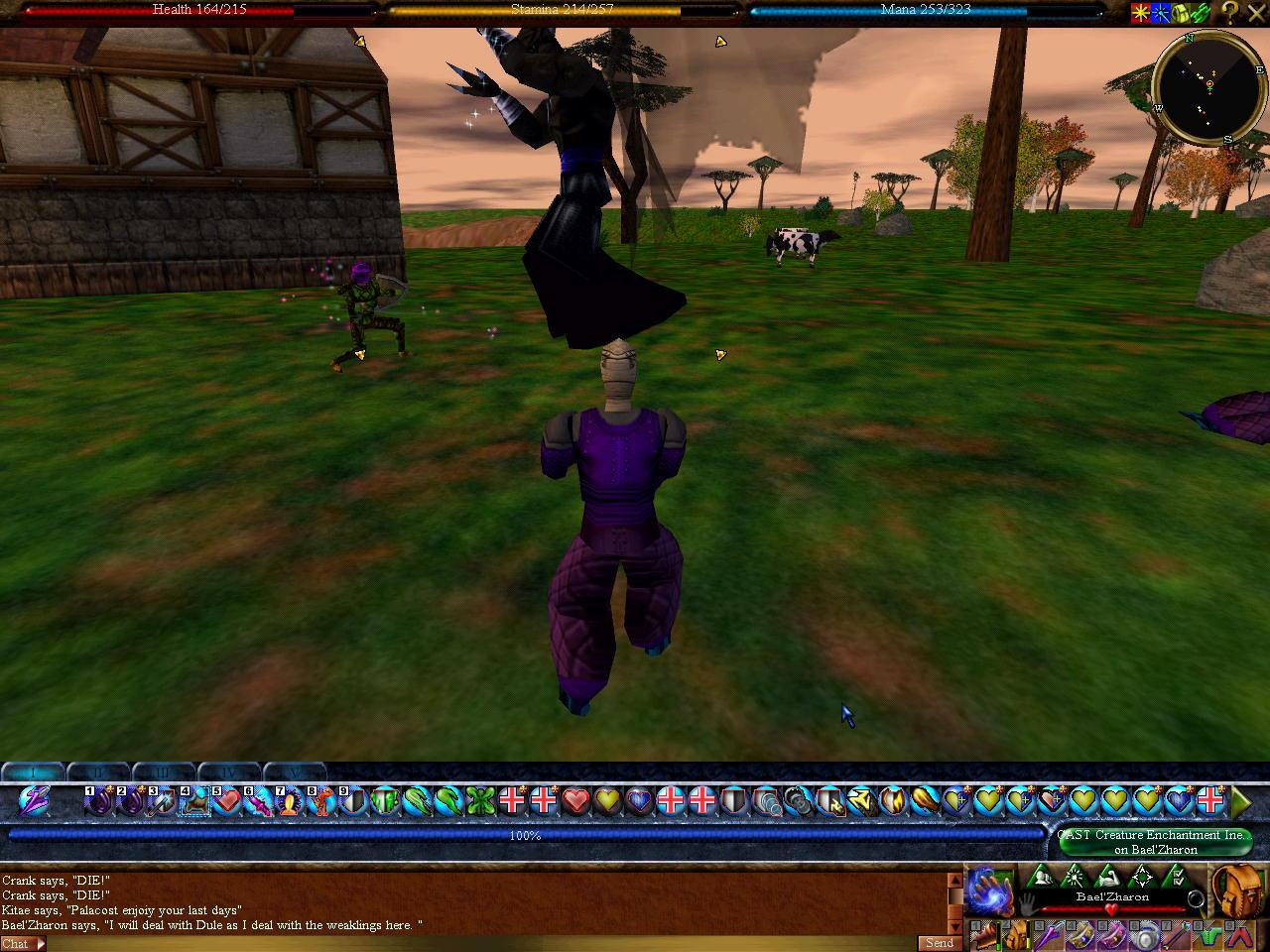
Task: Select the green four-leaf clover spell
Action: pyautogui.click(x=480, y=799)
